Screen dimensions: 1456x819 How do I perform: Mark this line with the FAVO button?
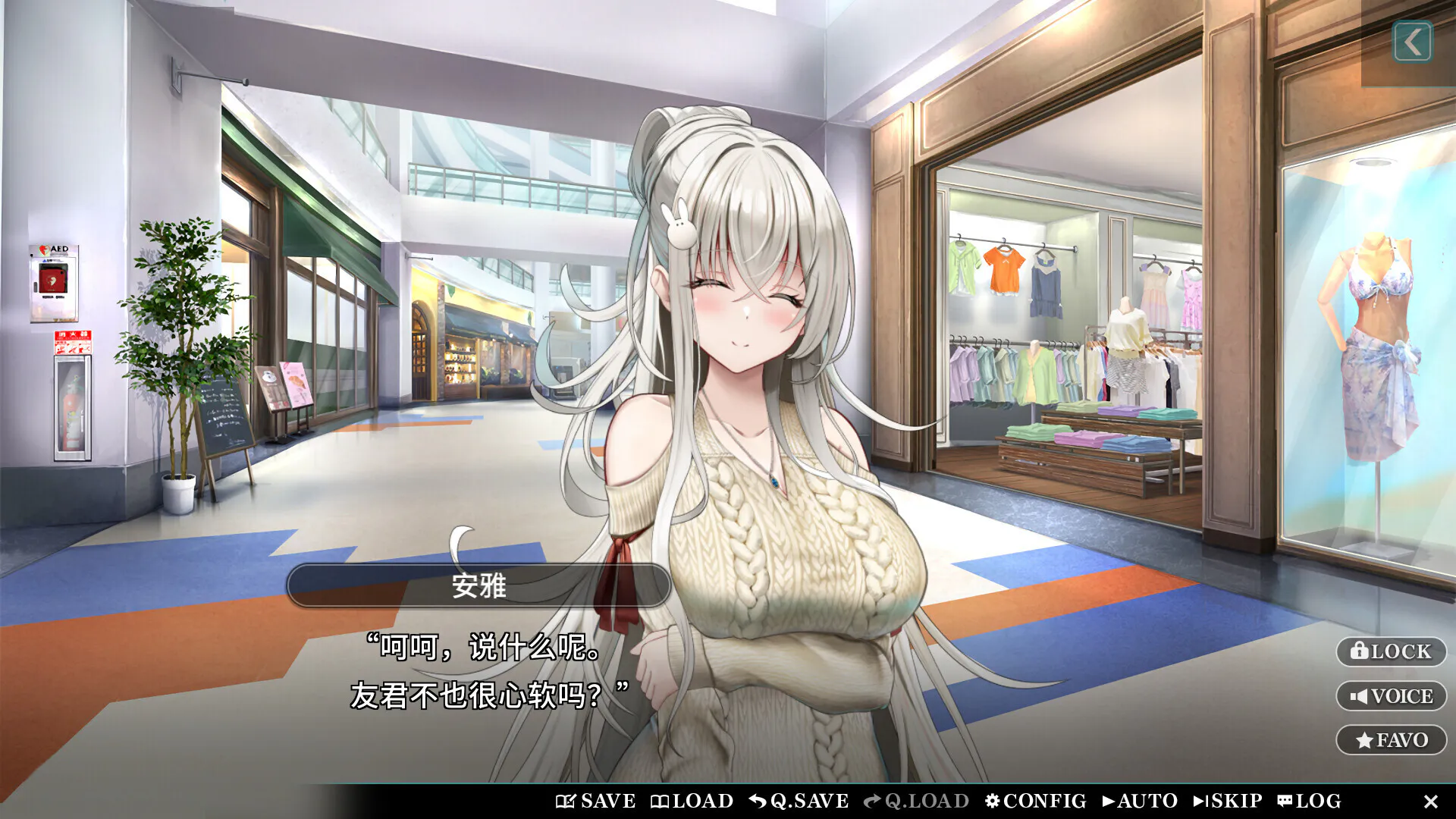1391,740
